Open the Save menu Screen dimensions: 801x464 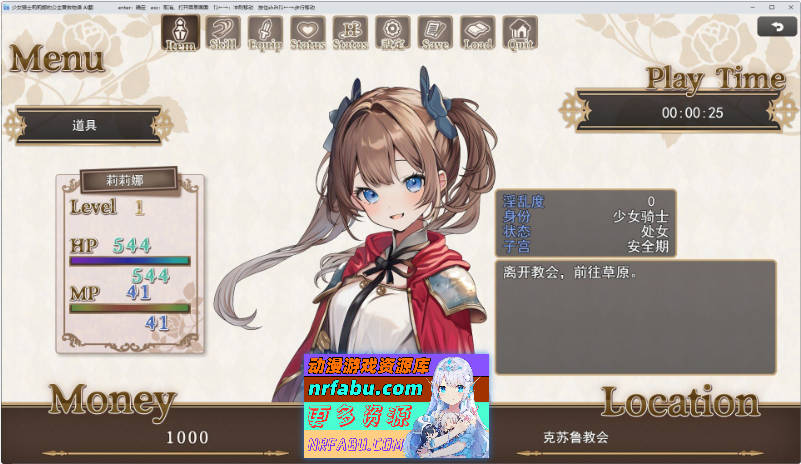(x=435, y=33)
